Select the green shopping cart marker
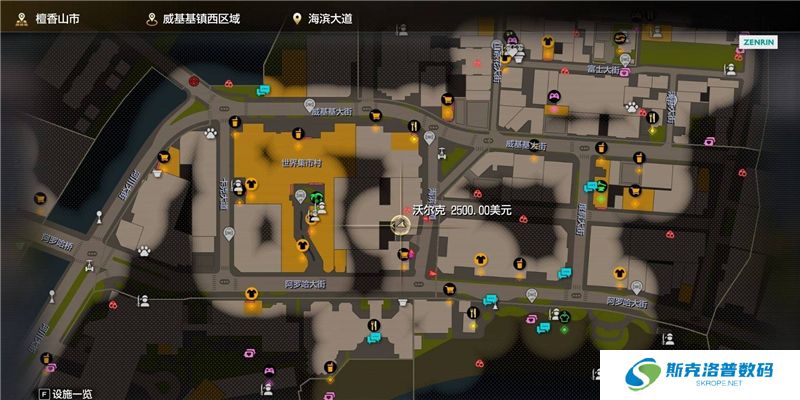The height and width of the screenshot is (400, 800). [x=601, y=185]
